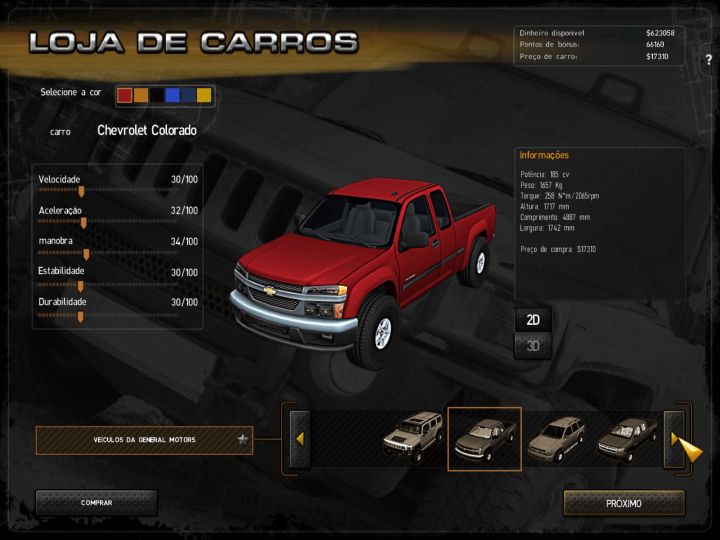Show more cars with the right arrow
720x540 pixels.
tap(675, 438)
